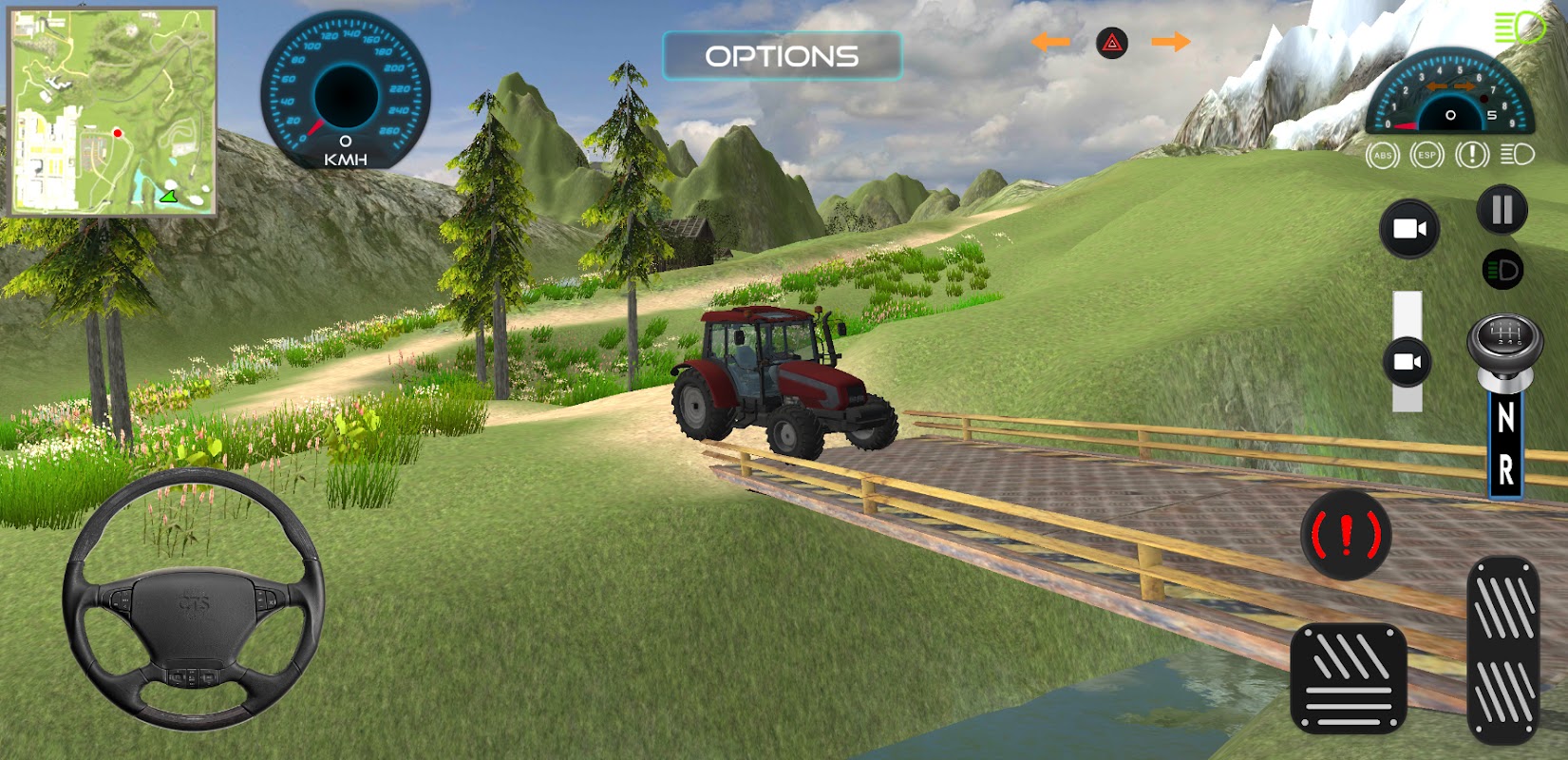1568x760 pixels.
Task: Adjust the camera slider handle
Action: [1407, 362]
